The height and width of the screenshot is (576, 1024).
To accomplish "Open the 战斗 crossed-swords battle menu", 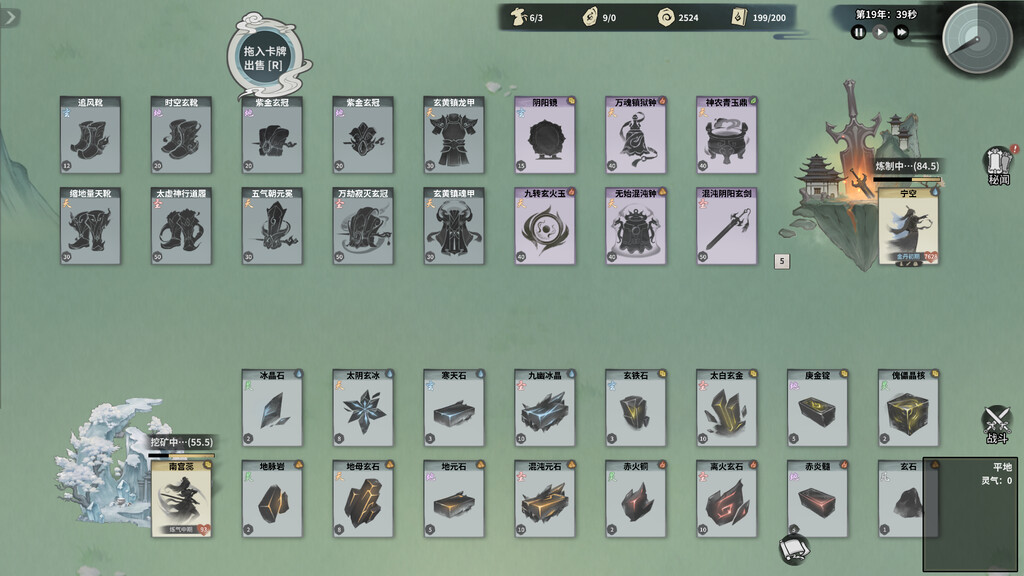I will pyautogui.click(x=996, y=424).
